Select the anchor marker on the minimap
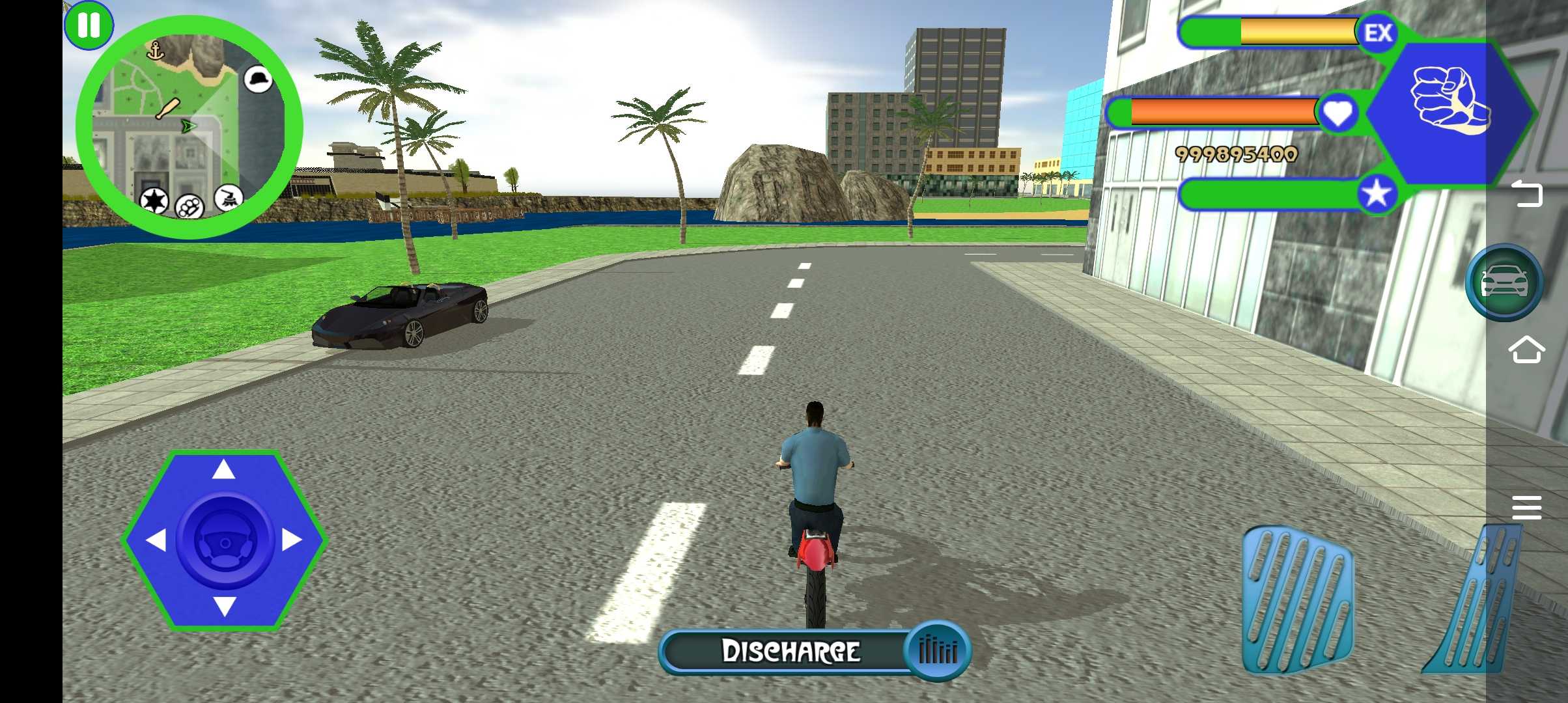 (155, 50)
